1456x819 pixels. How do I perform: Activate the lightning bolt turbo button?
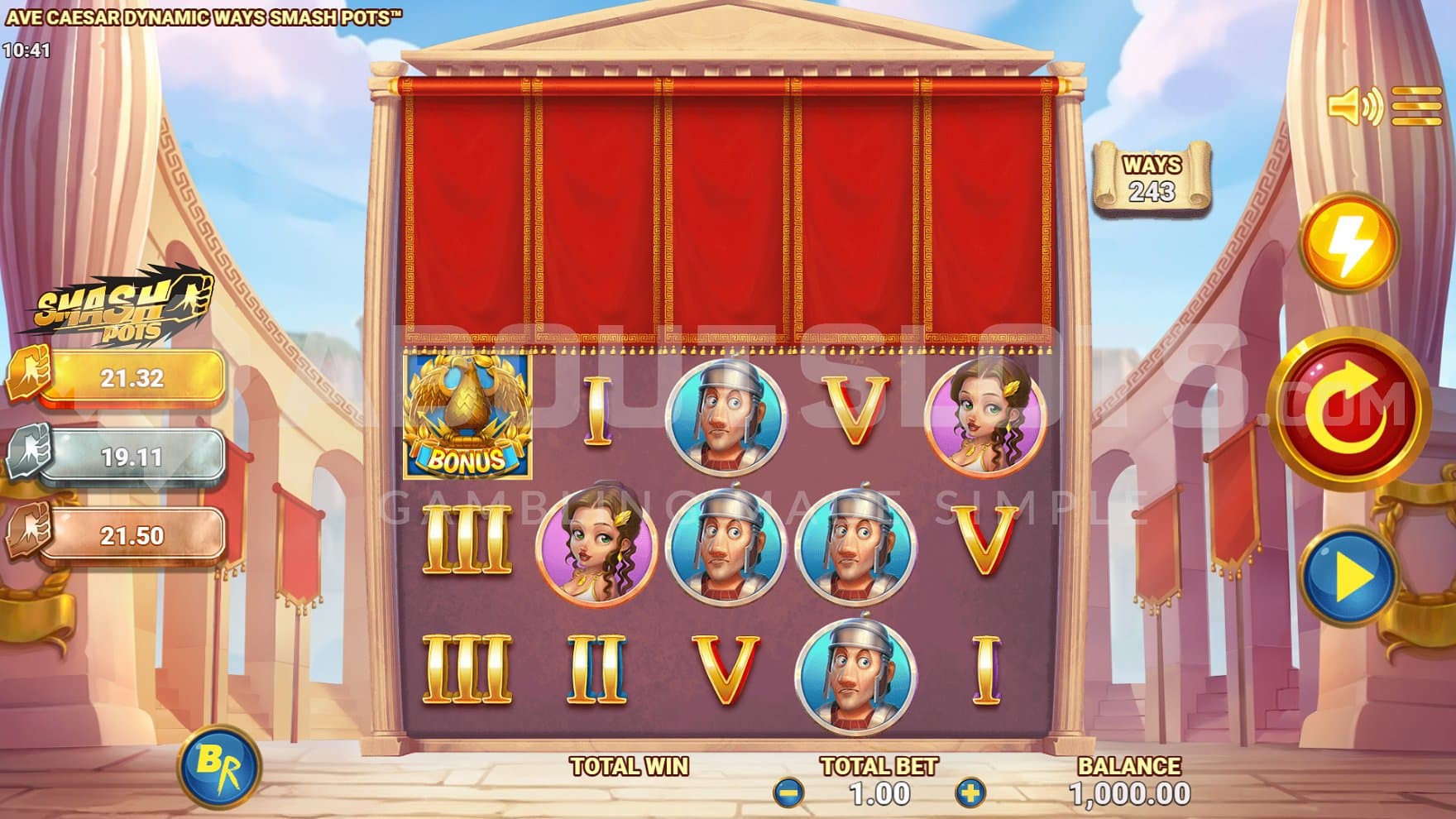click(1348, 243)
